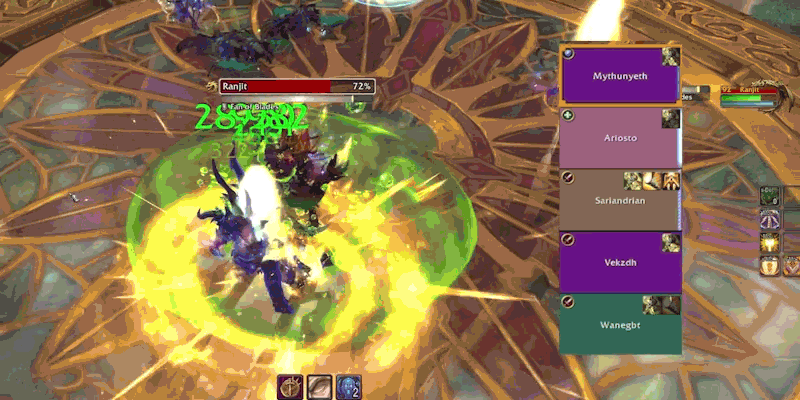
Task: Select the Ranjit boss nameplate
Action: tap(297, 87)
